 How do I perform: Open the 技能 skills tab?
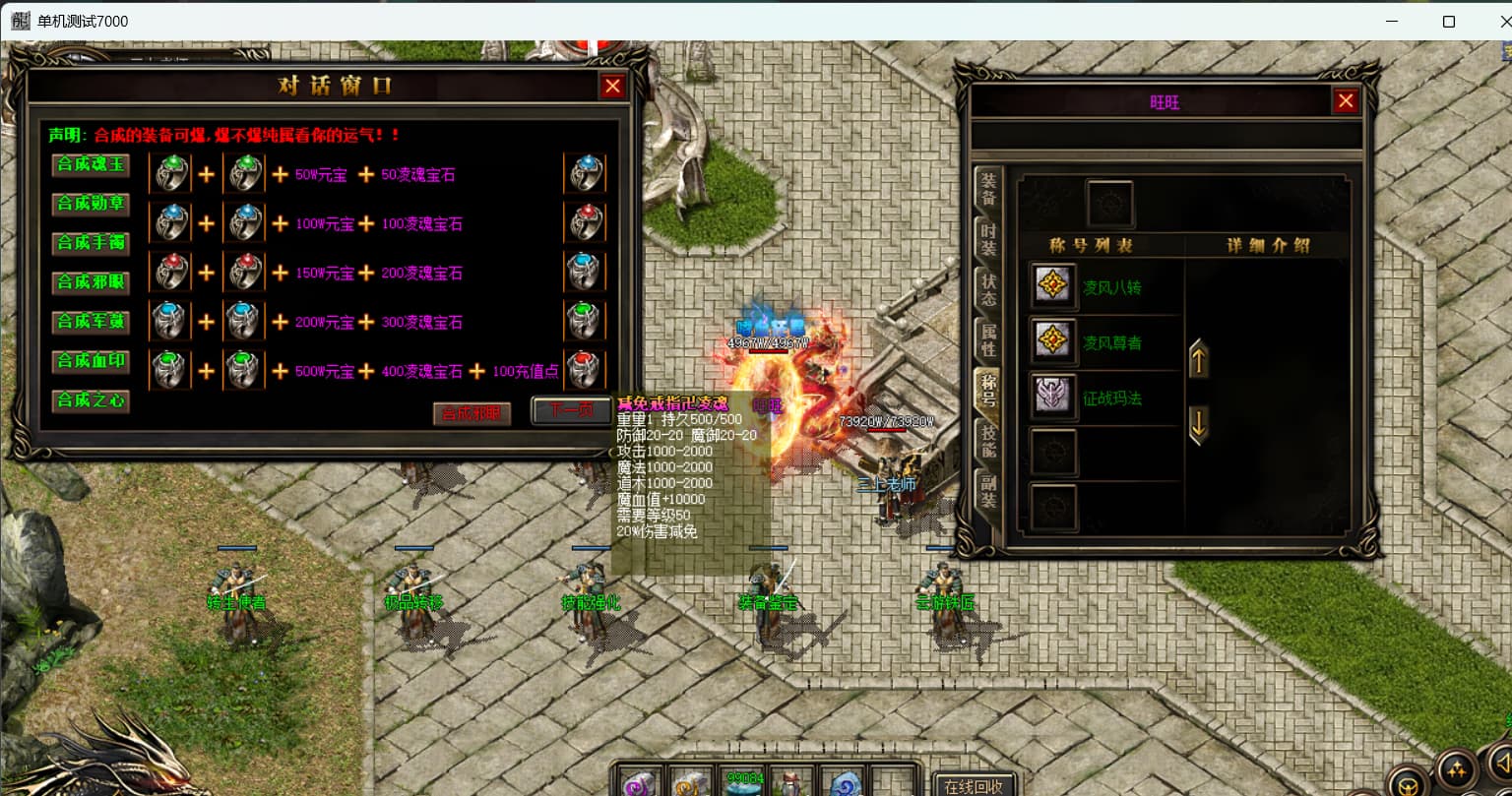point(988,440)
